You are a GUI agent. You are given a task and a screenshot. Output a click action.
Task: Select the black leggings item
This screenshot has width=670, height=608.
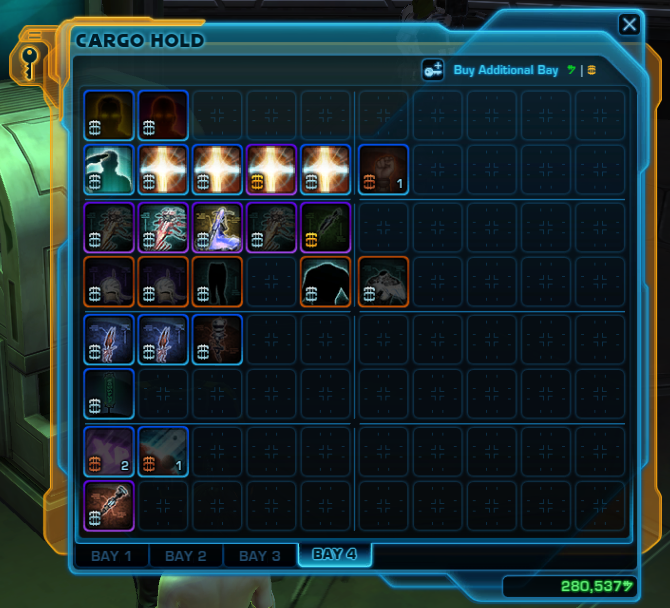pos(217,282)
